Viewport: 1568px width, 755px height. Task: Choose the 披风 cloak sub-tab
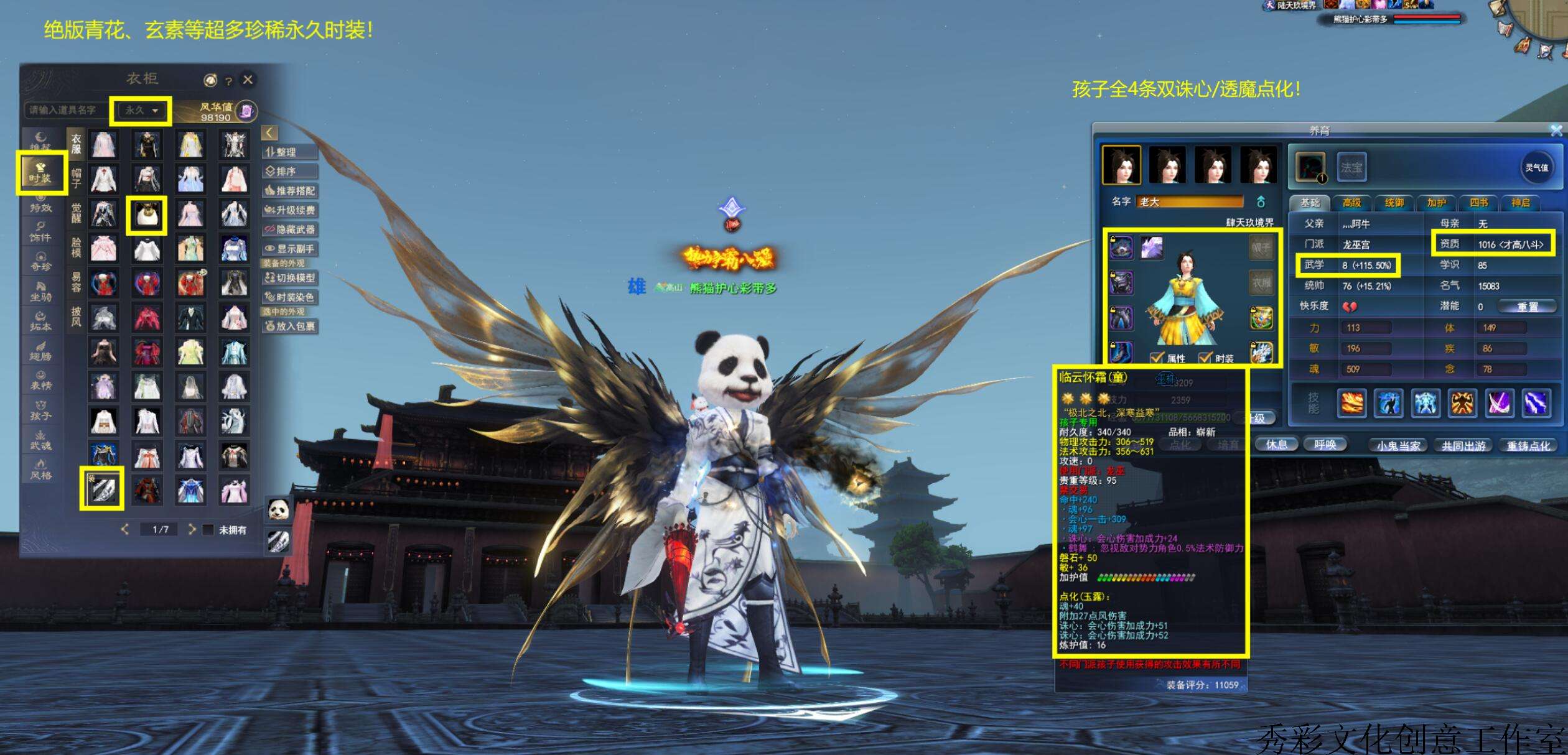[76, 316]
